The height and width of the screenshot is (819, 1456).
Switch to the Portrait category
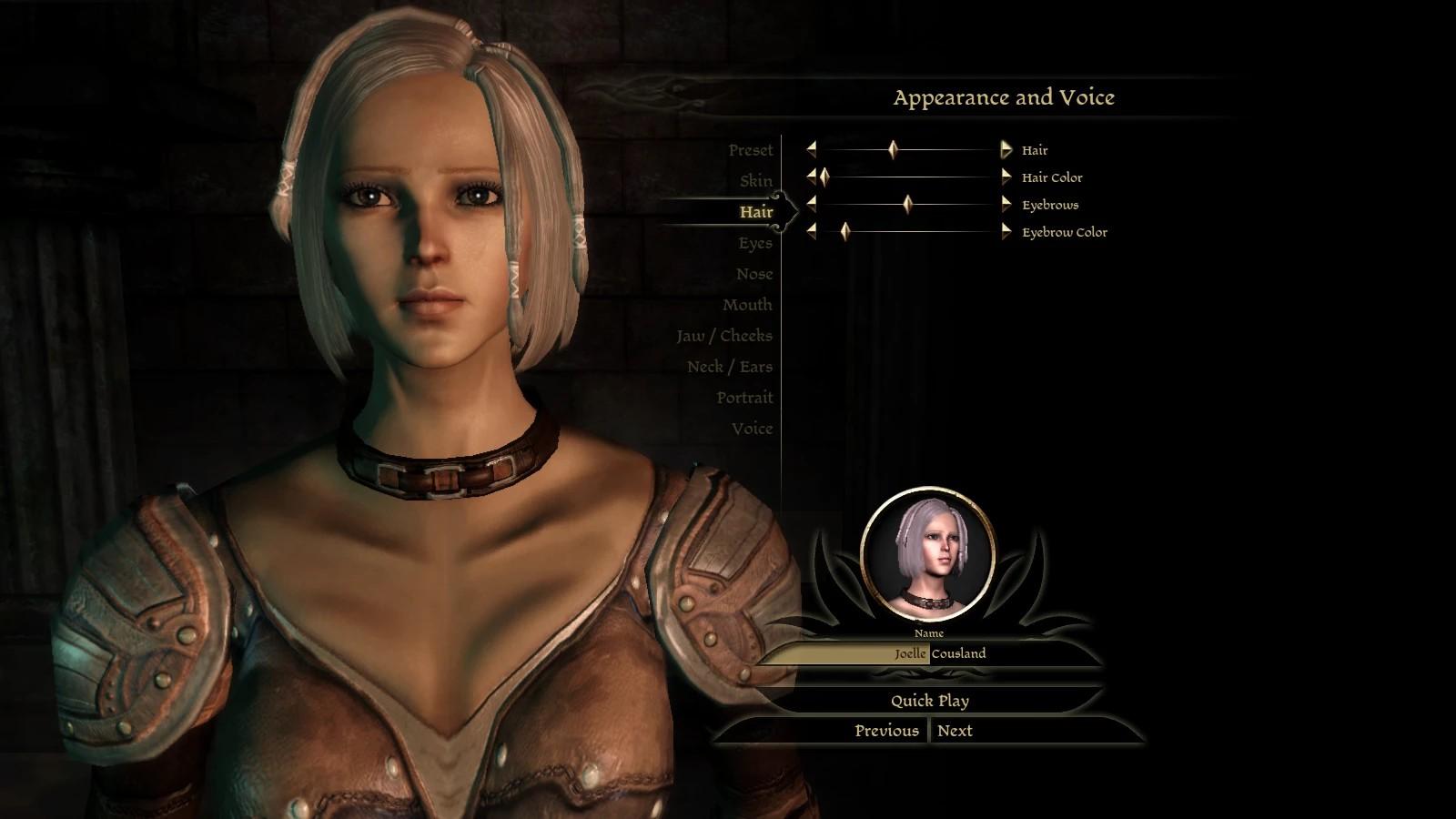point(743,398)
